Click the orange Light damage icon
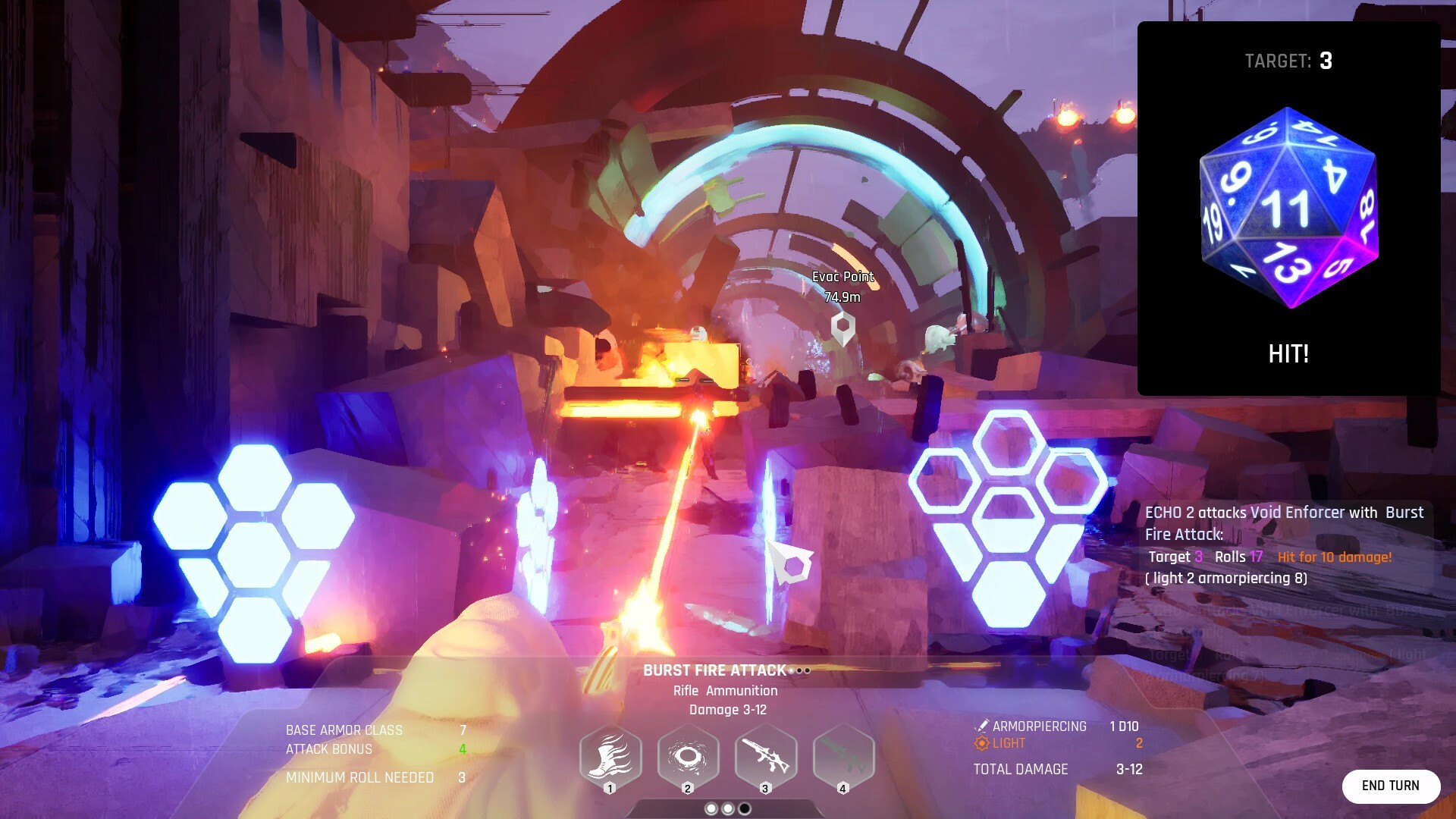 981,744
